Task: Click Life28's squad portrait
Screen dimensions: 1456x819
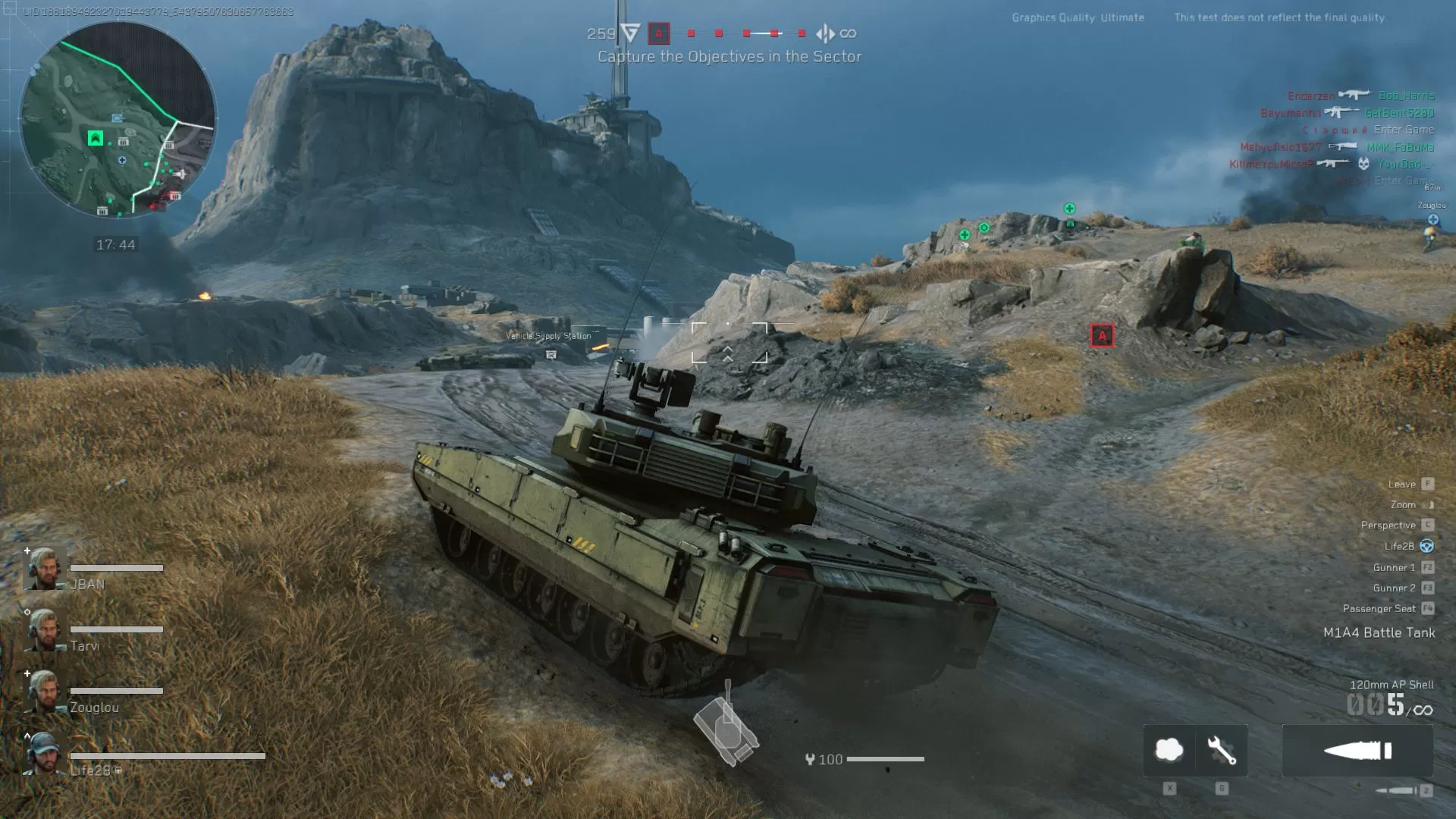Action: coord(44,755)
